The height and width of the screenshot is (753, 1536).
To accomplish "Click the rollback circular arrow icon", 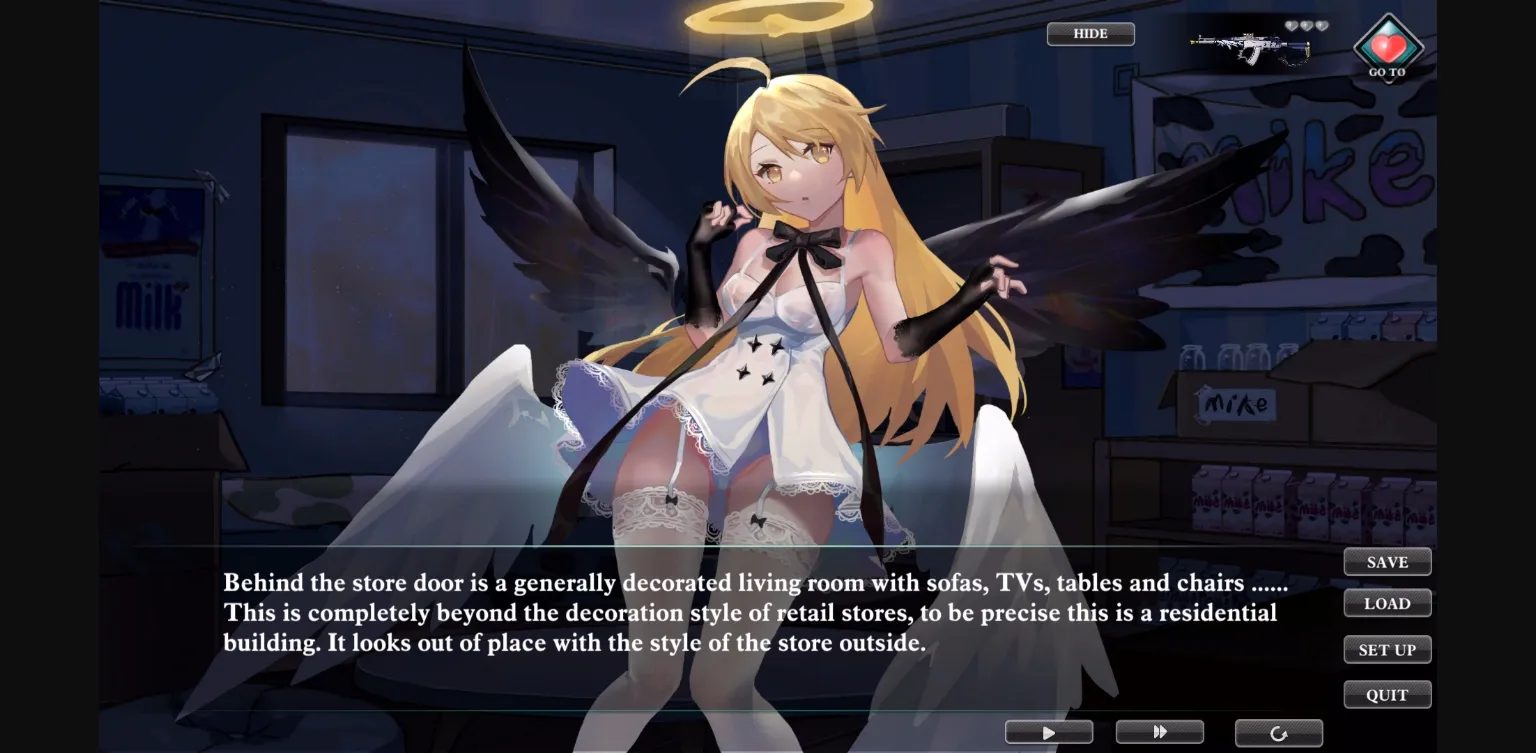I will point(1280,732).
